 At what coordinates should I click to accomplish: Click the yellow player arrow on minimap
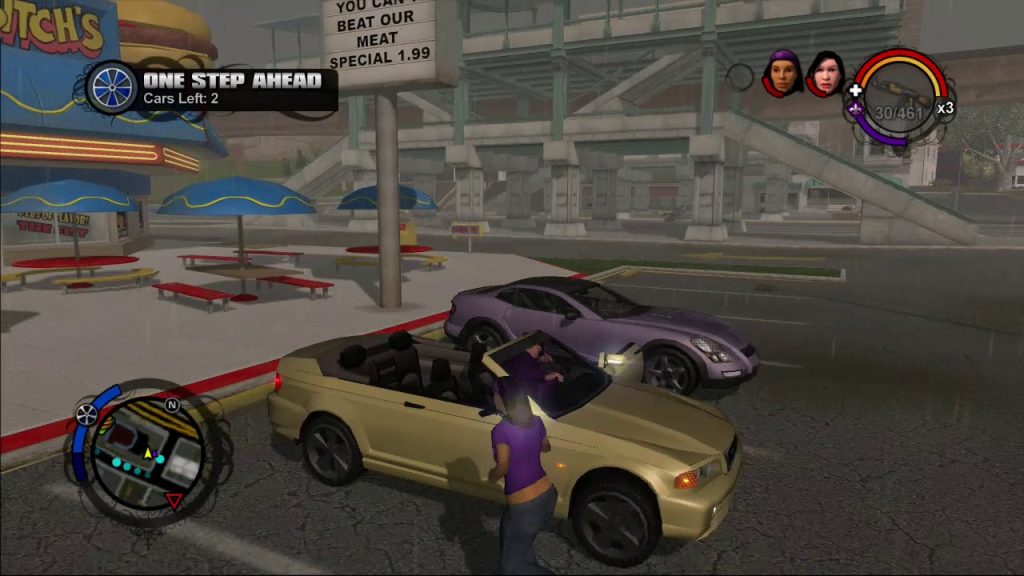point(148,453)
